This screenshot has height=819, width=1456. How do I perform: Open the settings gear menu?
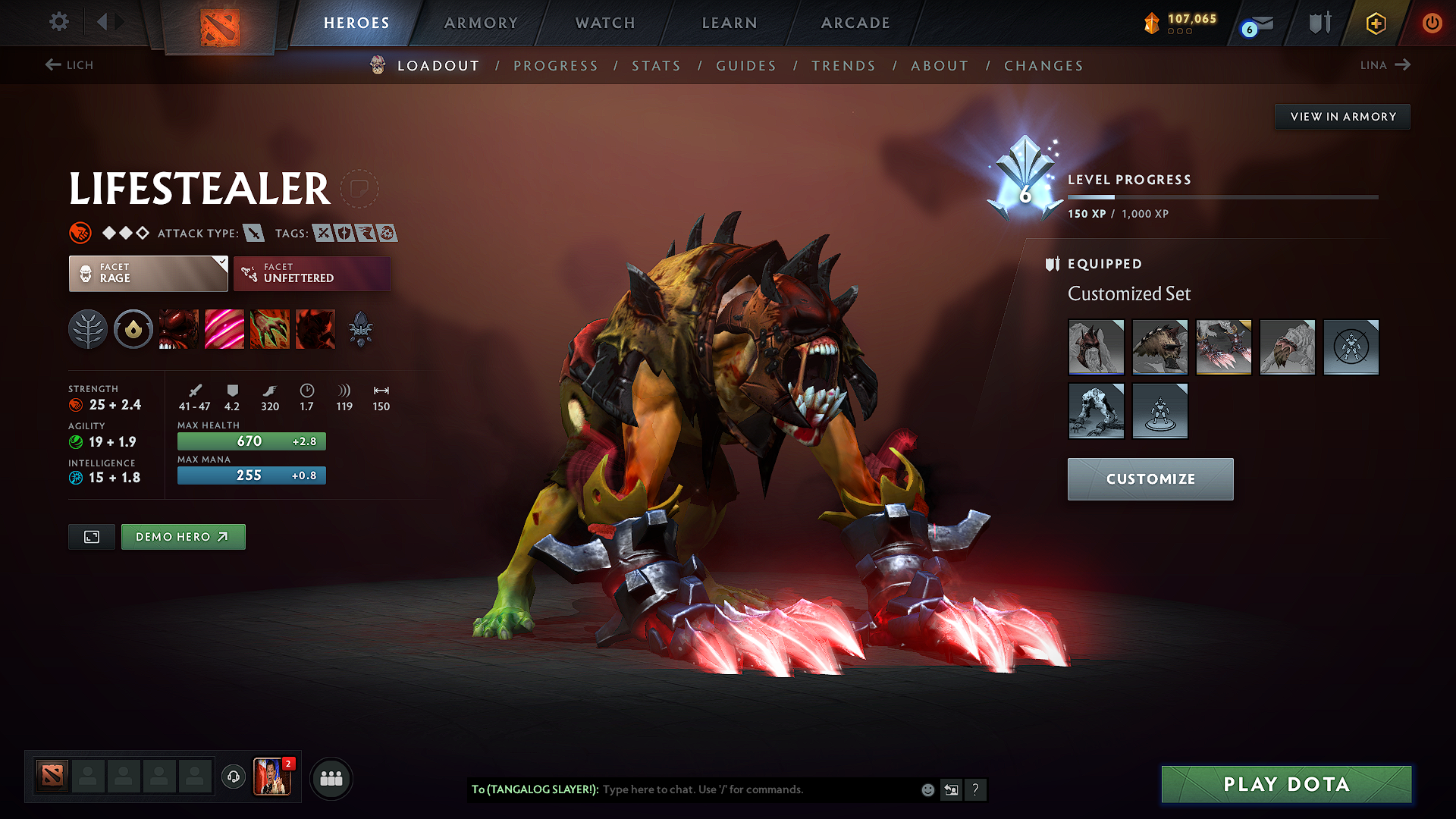click(59, 22)
